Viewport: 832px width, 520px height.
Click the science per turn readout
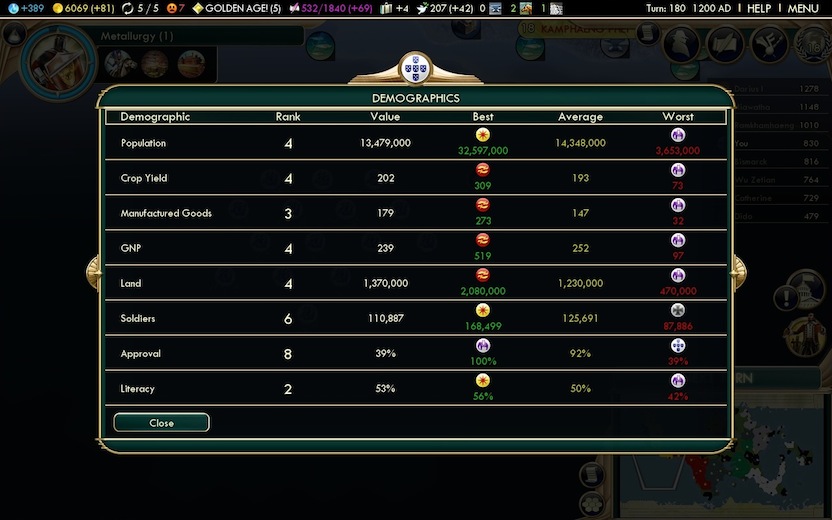pyautogui.click(x=23, y=8)
